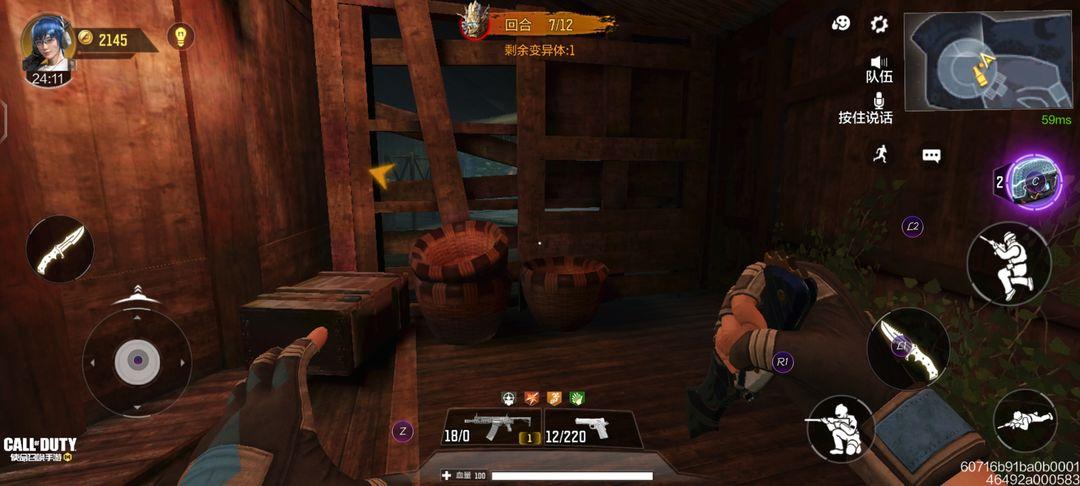Viewport: 1080px width, 486px height.
Task: Attack with the right-side knife button
Action: [907, 347]
